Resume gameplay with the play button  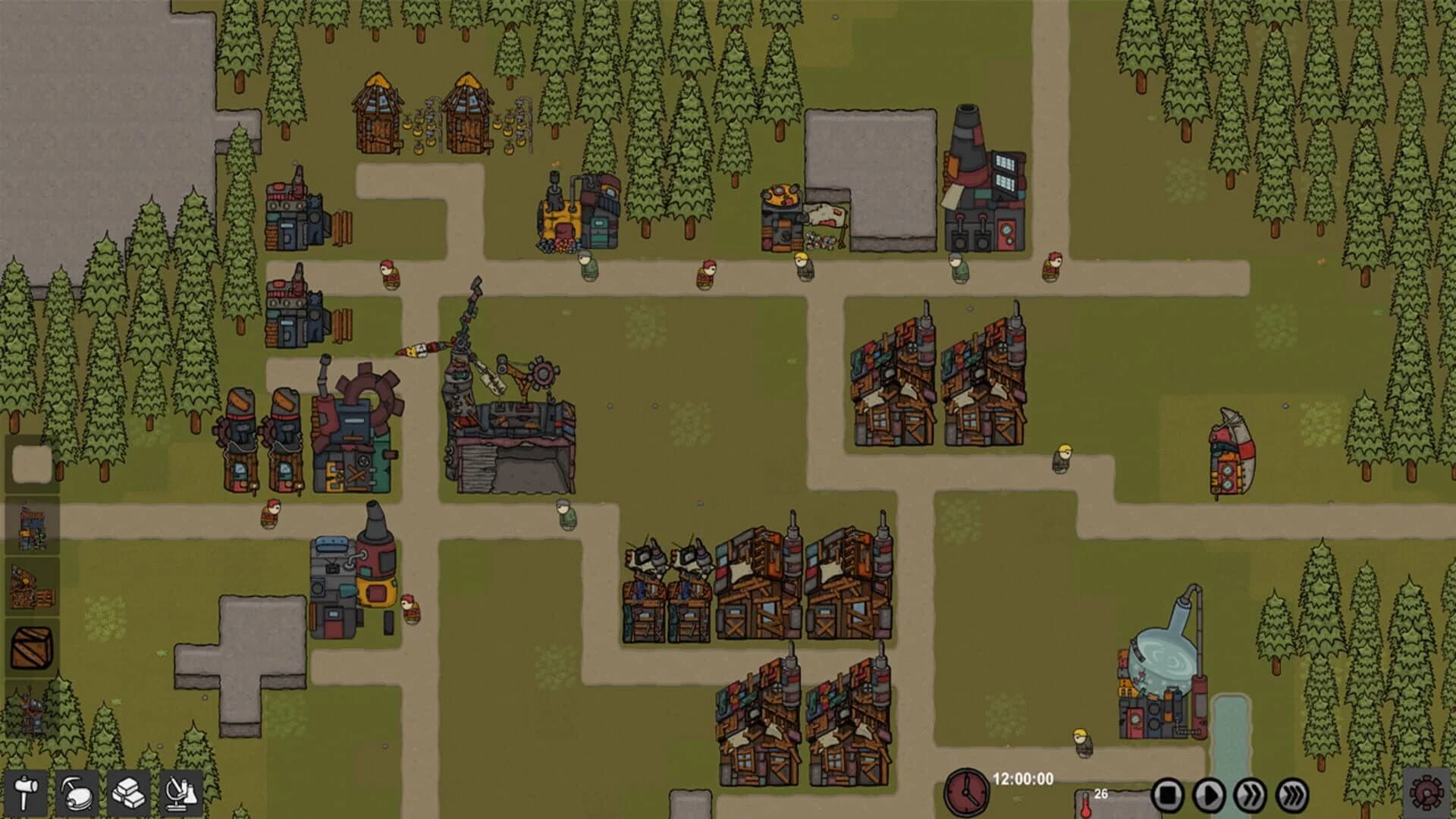point(1209,796)
